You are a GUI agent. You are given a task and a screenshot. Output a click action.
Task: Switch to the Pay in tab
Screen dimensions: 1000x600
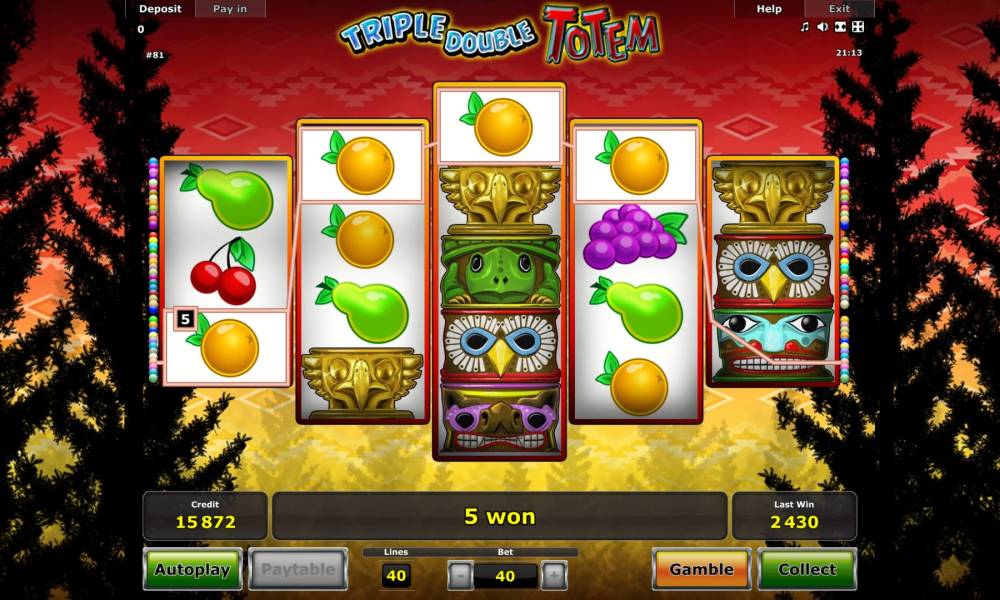(x=230, y=9)
